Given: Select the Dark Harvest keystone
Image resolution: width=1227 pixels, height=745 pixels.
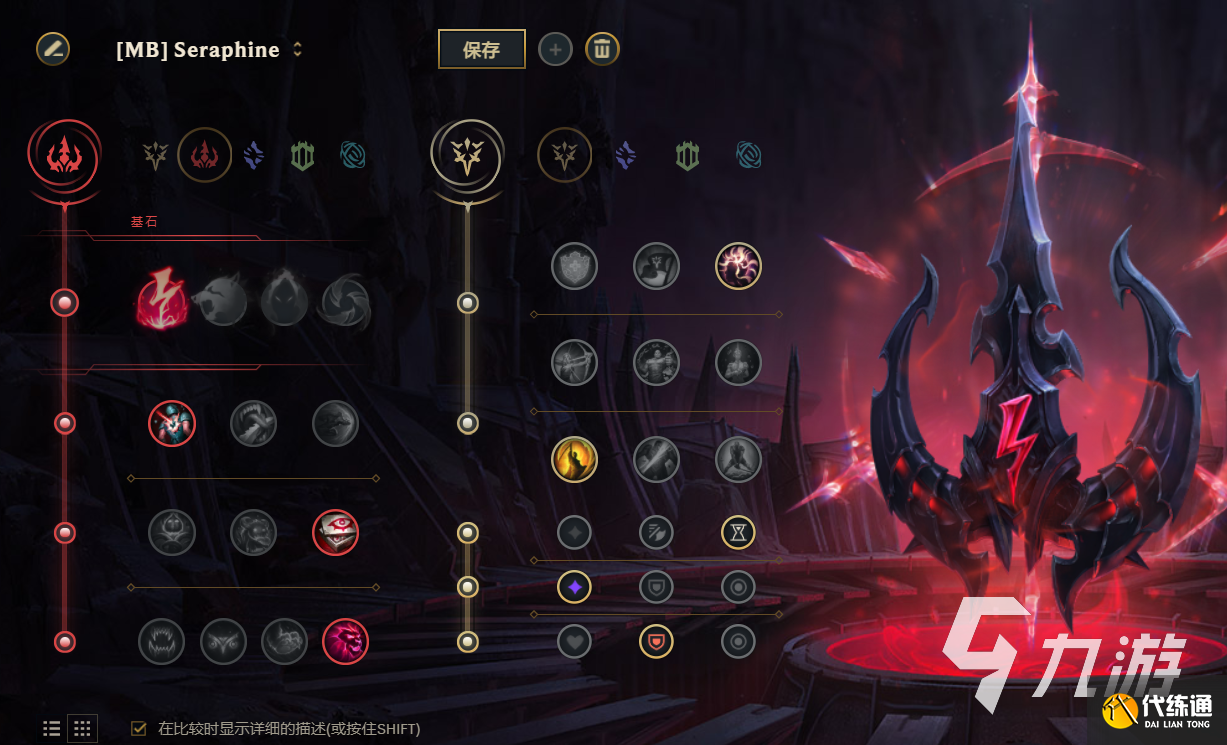Looking at the screenshot, I should tap(284, 300).
